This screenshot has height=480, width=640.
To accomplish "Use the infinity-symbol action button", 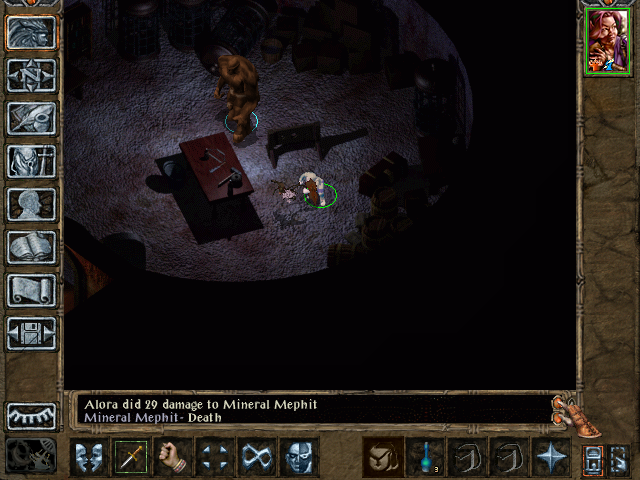I will tap(258, 457).
